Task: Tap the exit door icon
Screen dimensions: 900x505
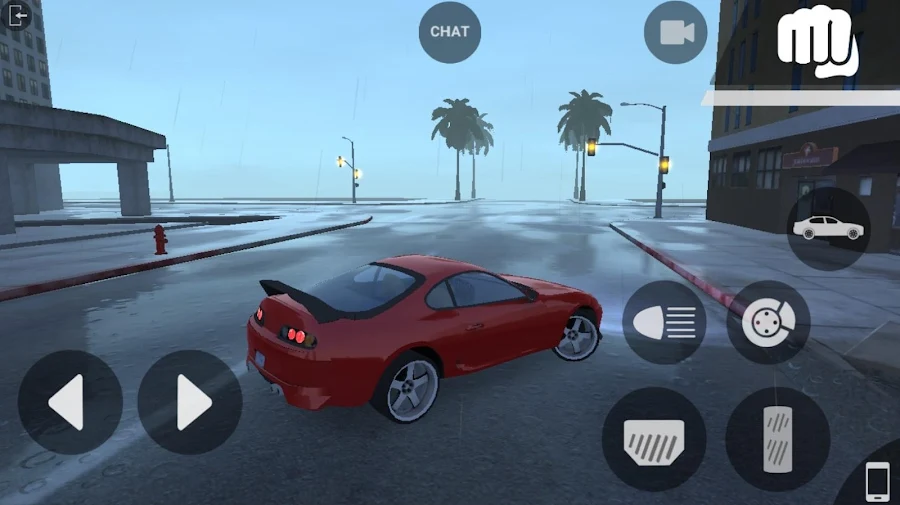Action: 18,15
